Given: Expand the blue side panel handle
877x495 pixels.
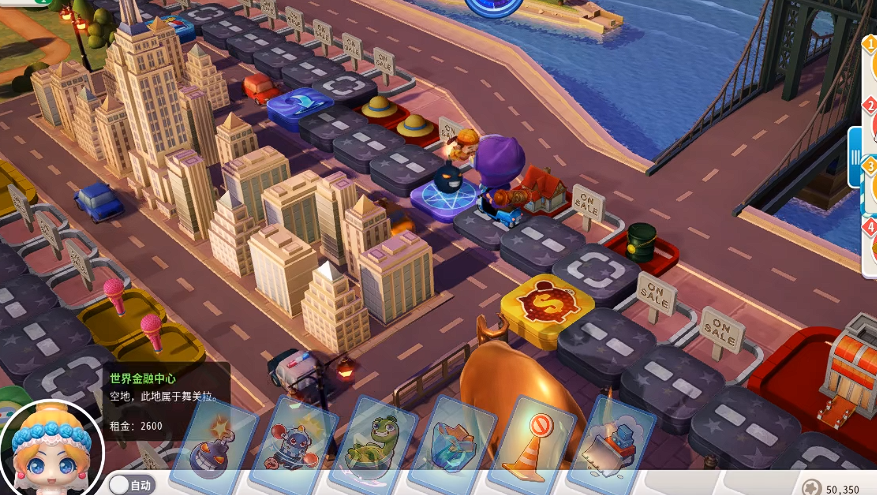Looking at the screenshot, I should pos(855,157).
